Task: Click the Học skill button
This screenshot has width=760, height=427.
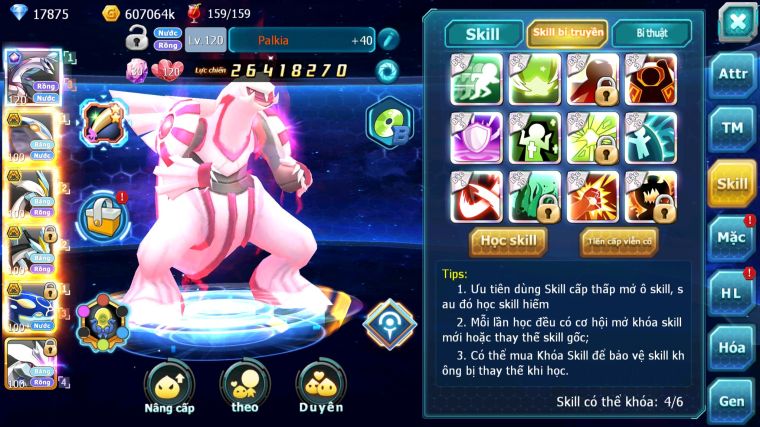Action: [x=508, y=241]
